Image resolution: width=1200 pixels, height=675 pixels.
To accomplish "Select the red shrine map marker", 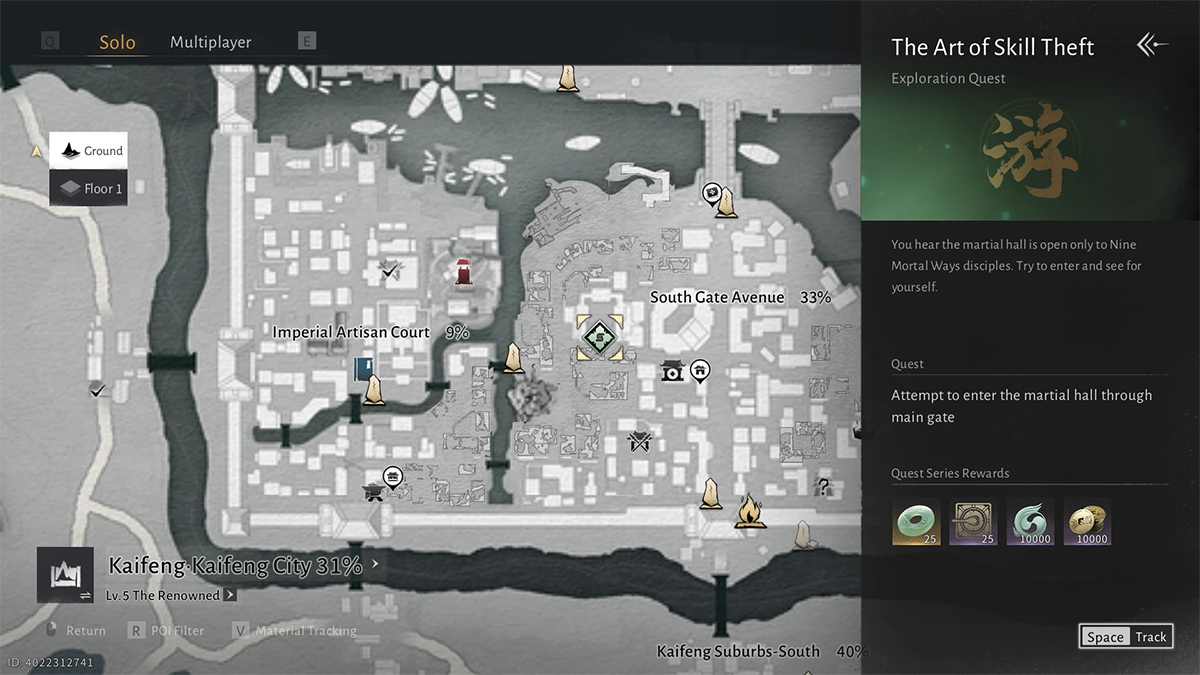I will click(x=463, y=271).
